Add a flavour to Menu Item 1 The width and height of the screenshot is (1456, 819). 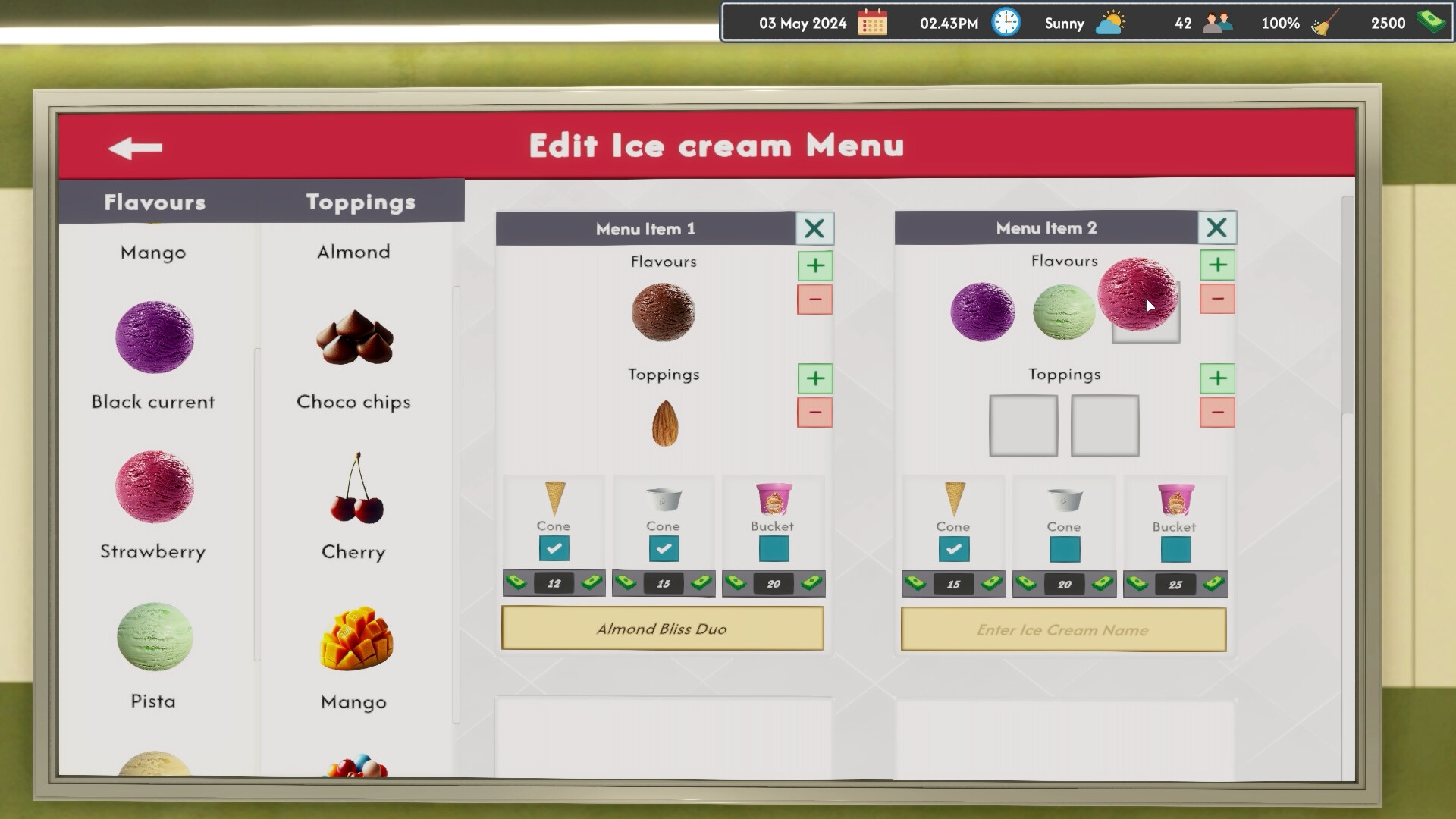(x=815, y=265)
